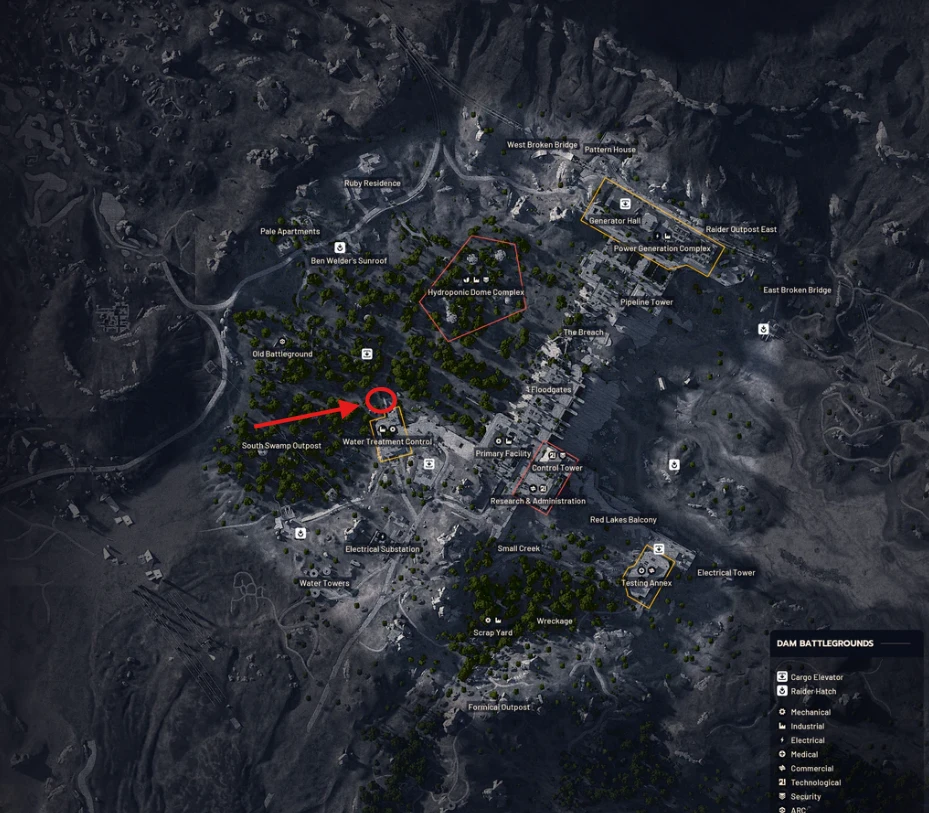Pick the Medical legend entry
Image resolution: width=929 pixels, height=813 pixels.
(804, 754)
